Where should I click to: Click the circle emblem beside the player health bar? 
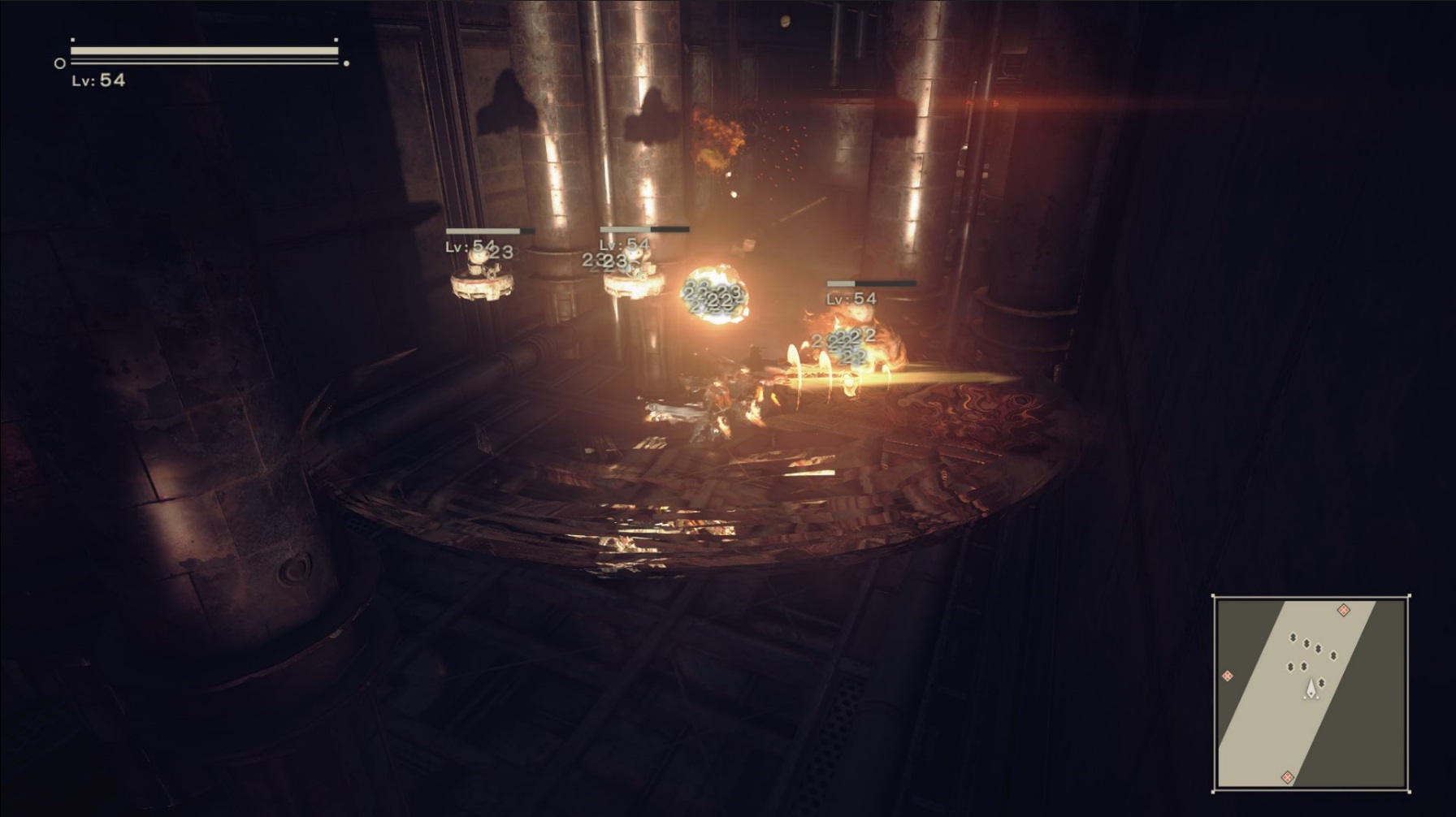click(x=59, y=63)
